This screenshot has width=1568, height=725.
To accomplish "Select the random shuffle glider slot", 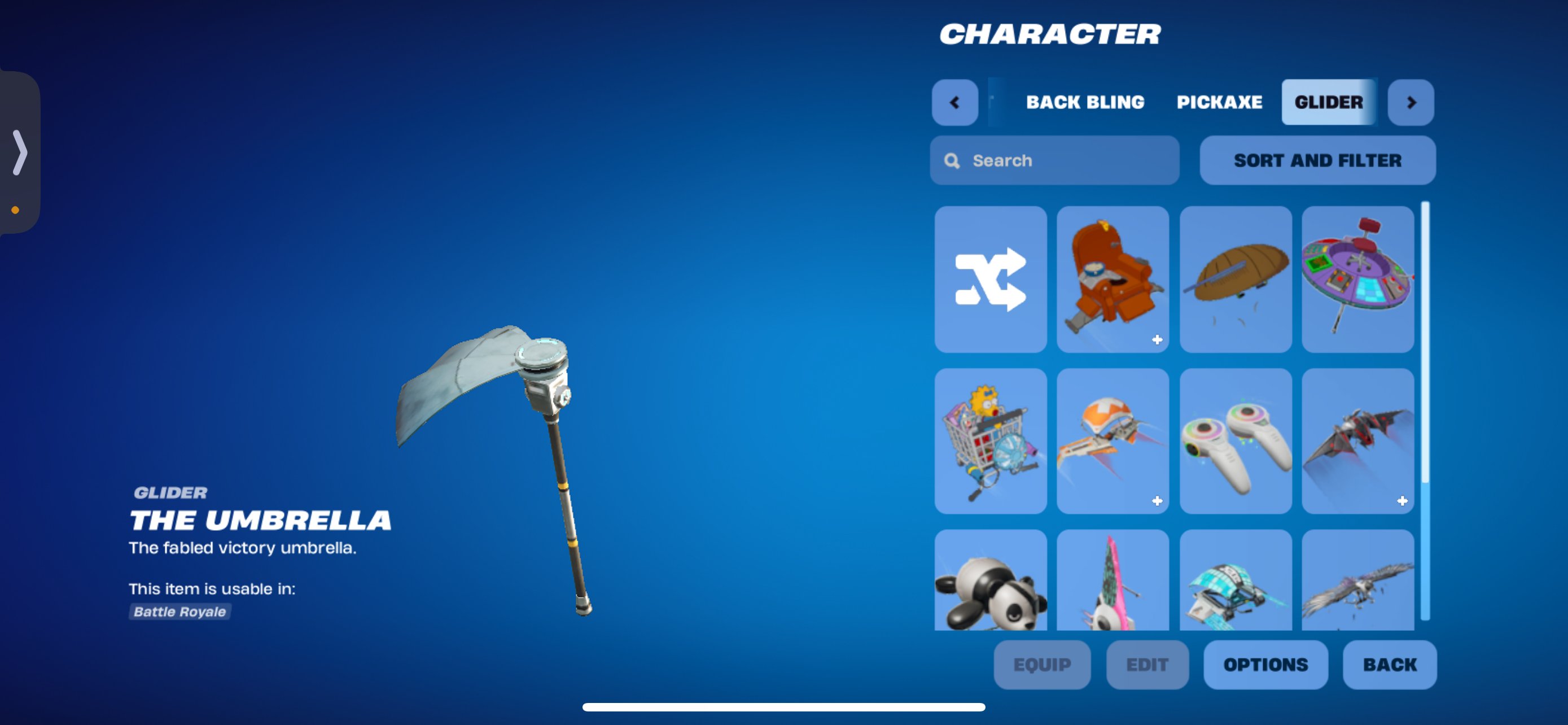I will tap(991, 281).
